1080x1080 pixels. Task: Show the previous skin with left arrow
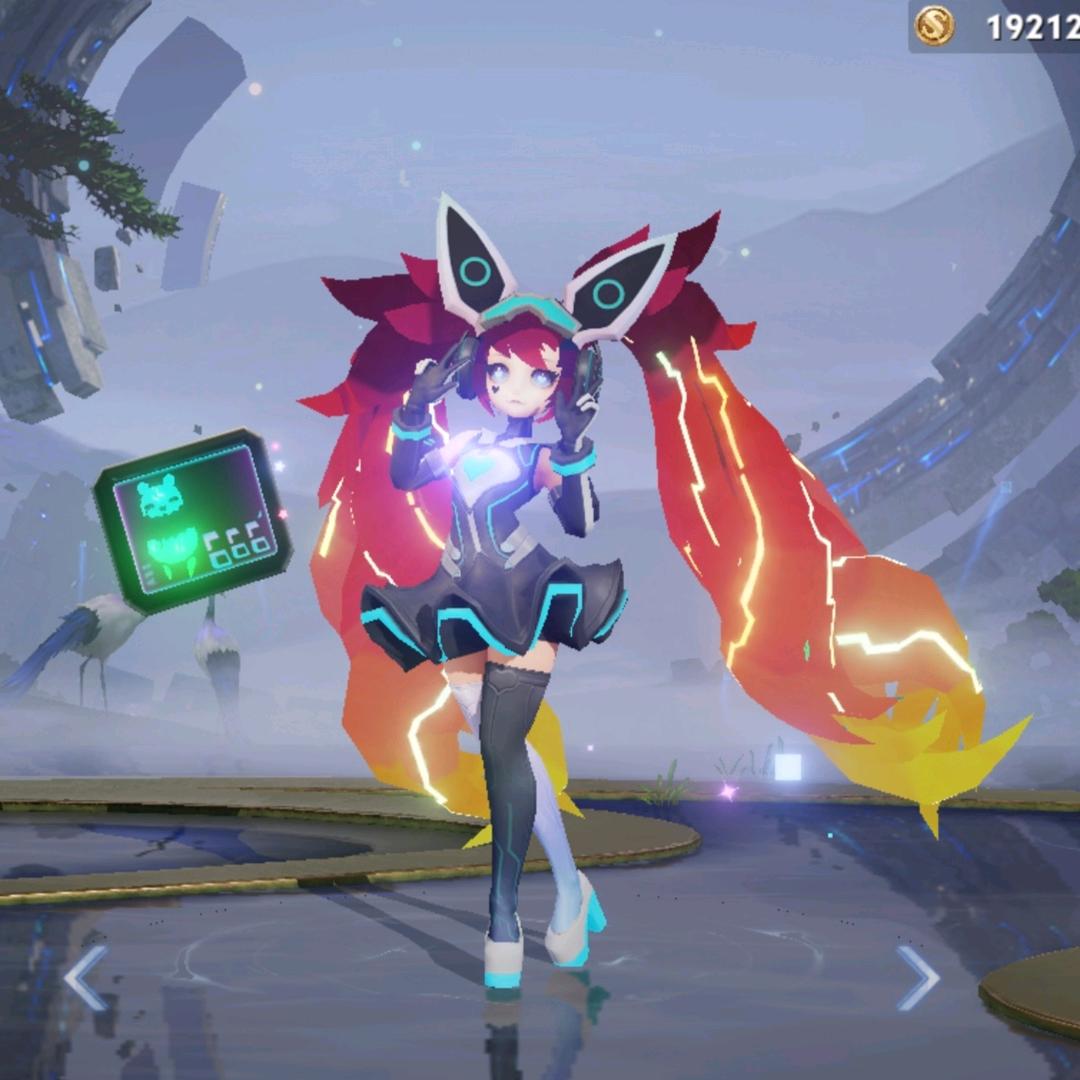click(x=86, y=977)
